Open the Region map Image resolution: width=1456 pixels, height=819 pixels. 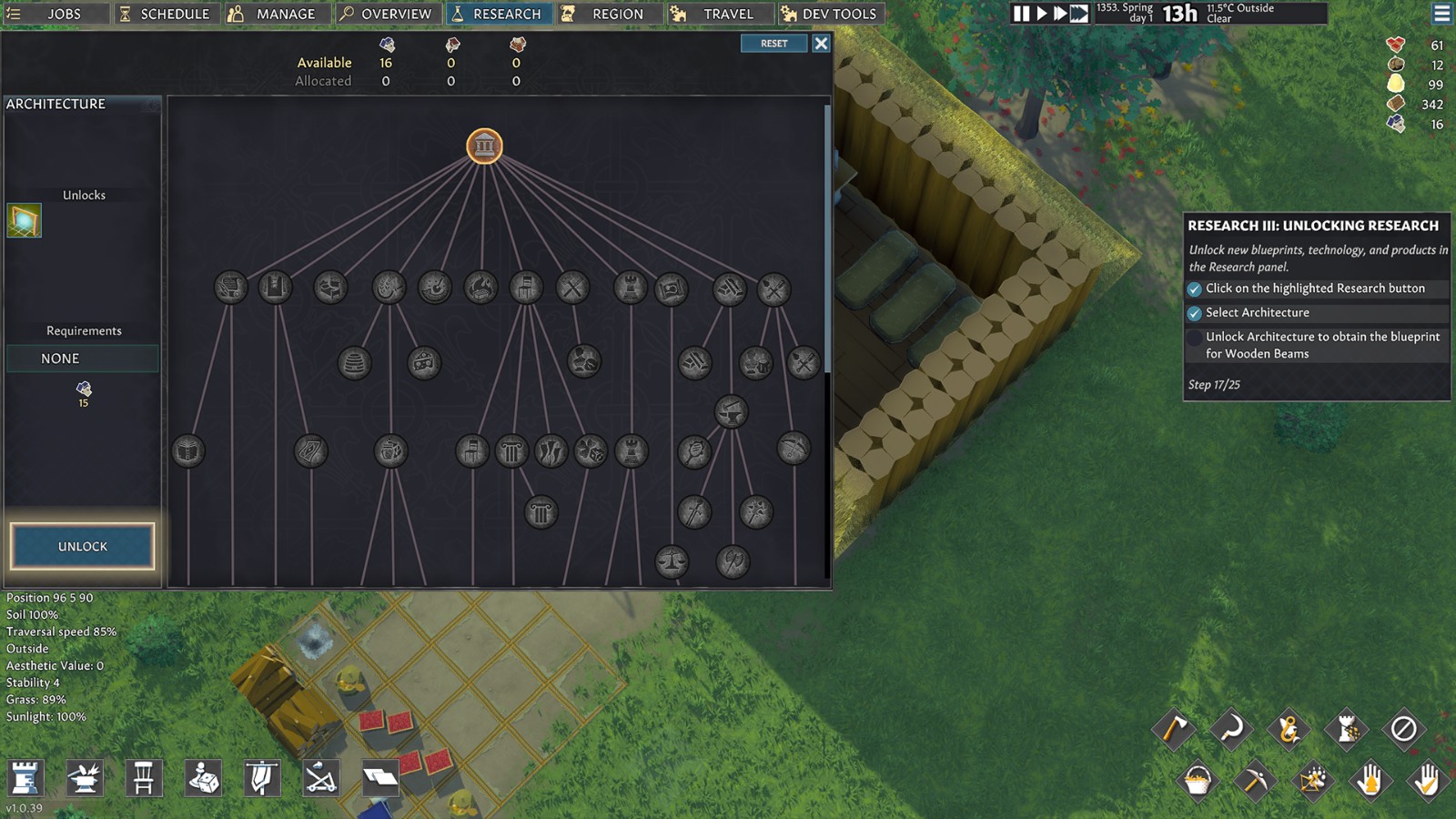(606, 14)
